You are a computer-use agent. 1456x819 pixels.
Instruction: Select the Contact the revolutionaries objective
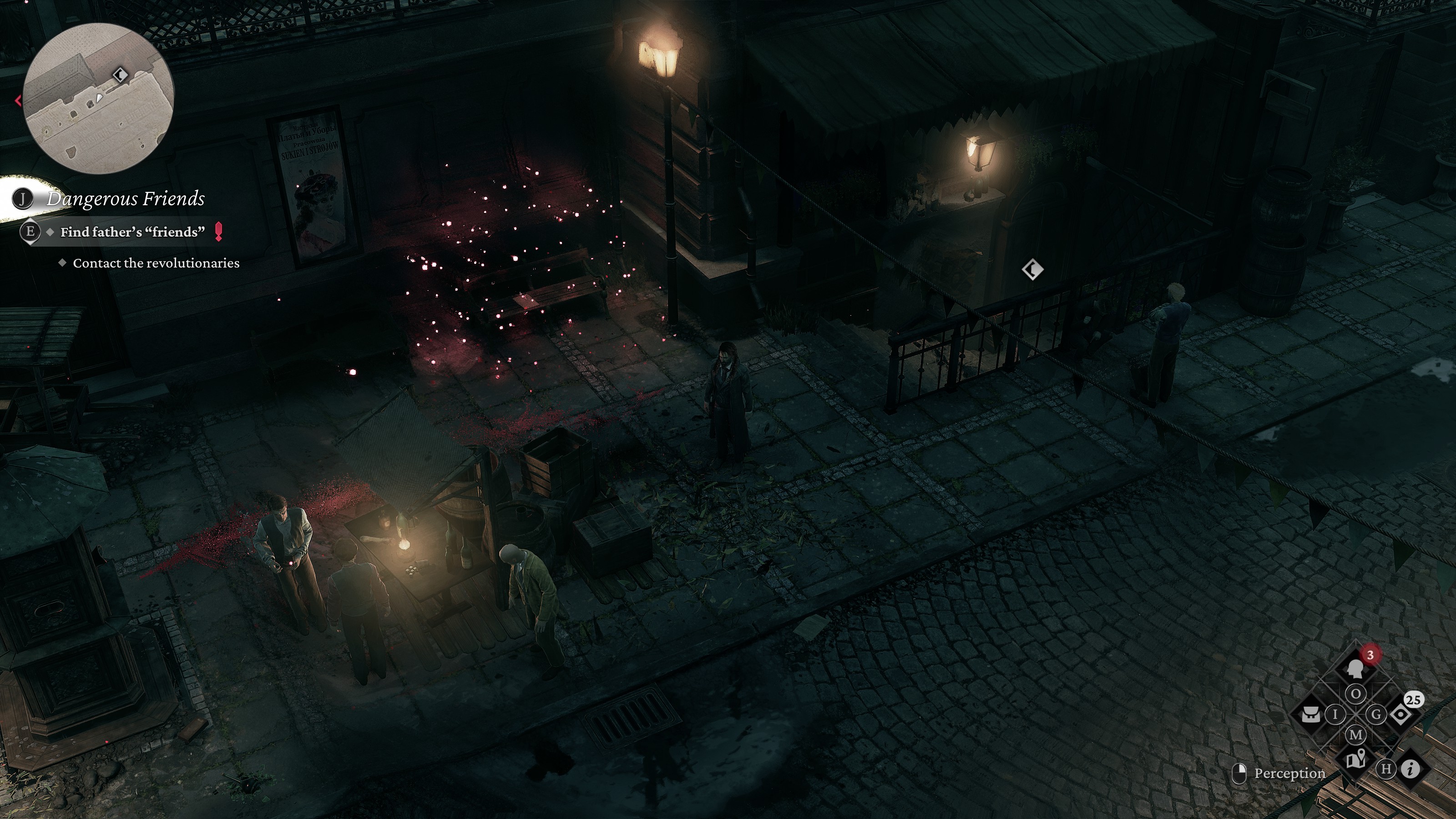[156, 263]
